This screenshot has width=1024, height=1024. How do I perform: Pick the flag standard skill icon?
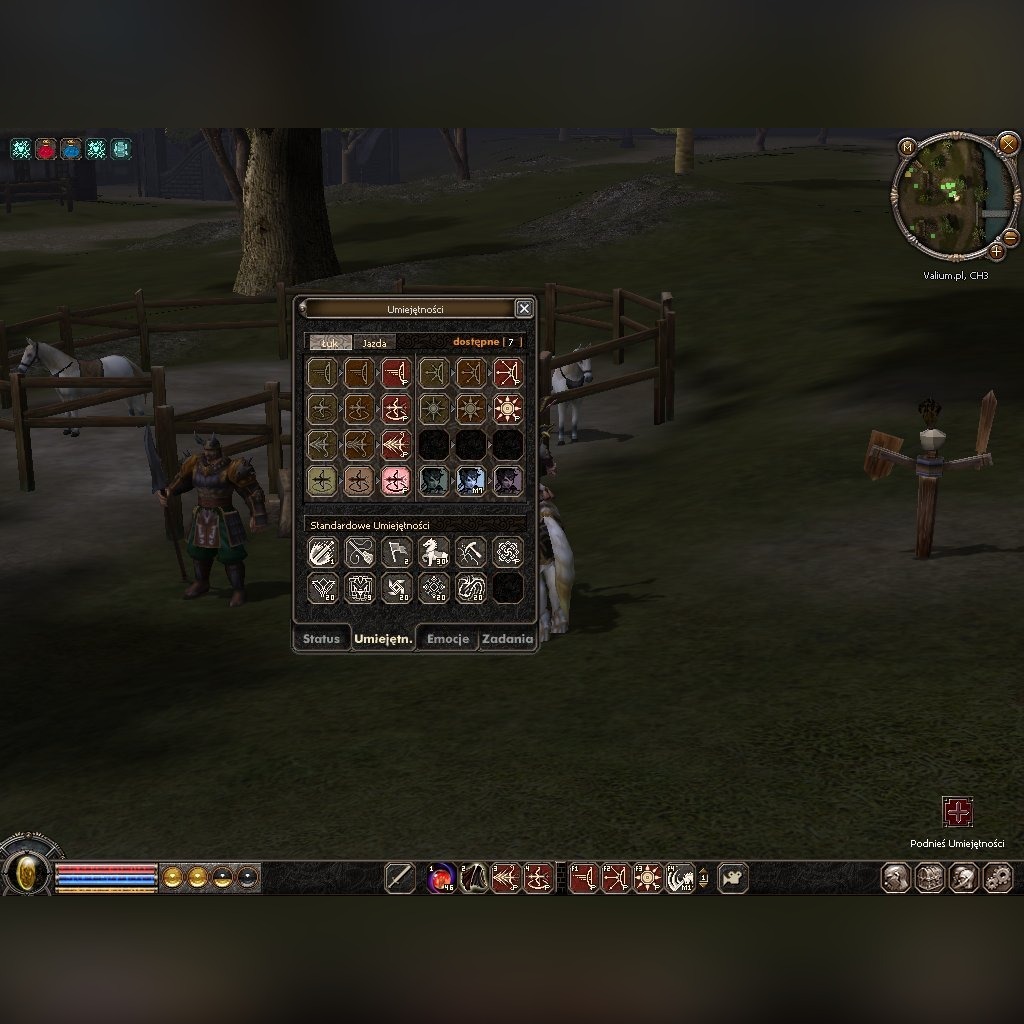(x=397, y=551)
